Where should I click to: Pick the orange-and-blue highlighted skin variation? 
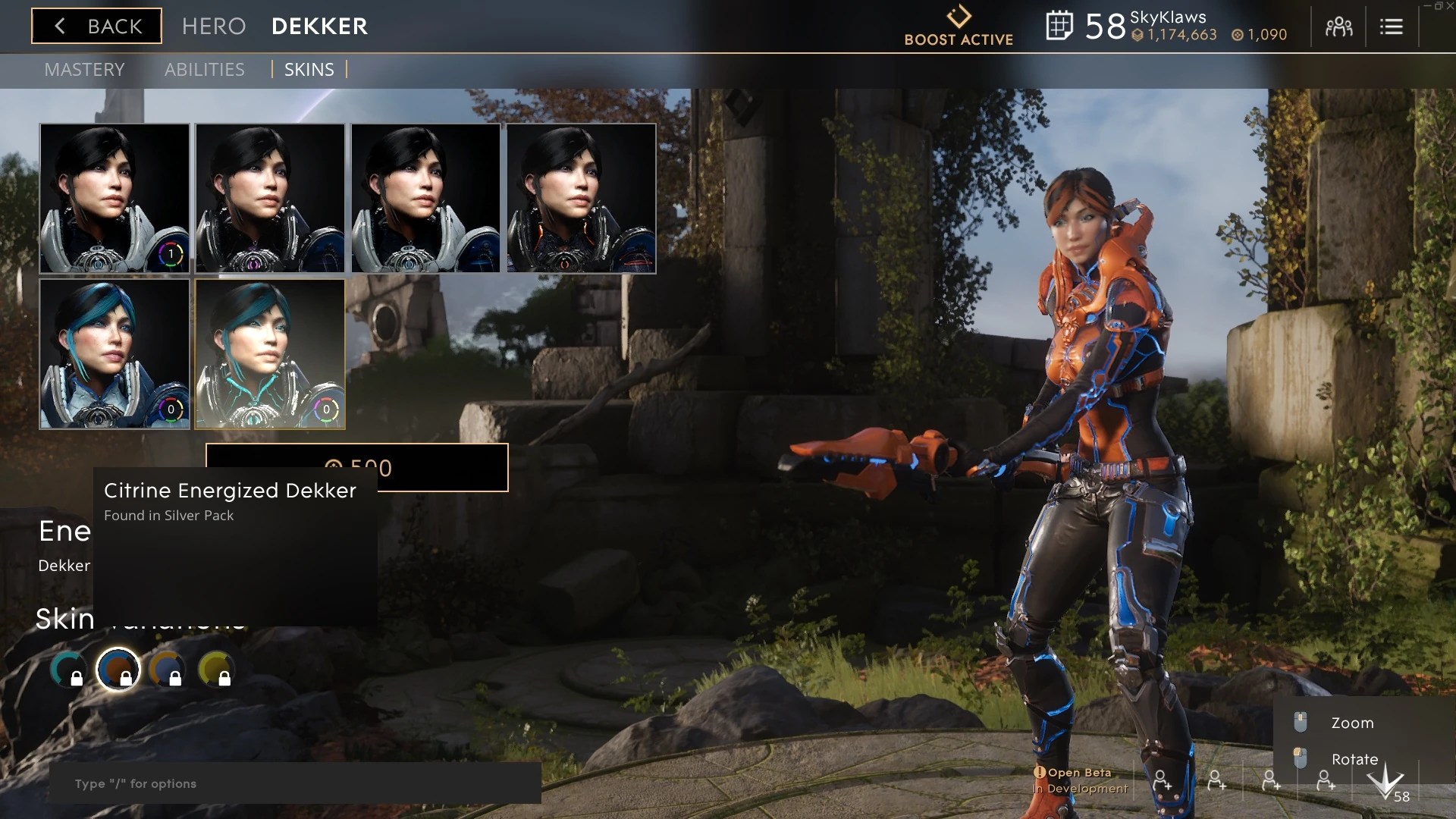[x=118, y=669]
